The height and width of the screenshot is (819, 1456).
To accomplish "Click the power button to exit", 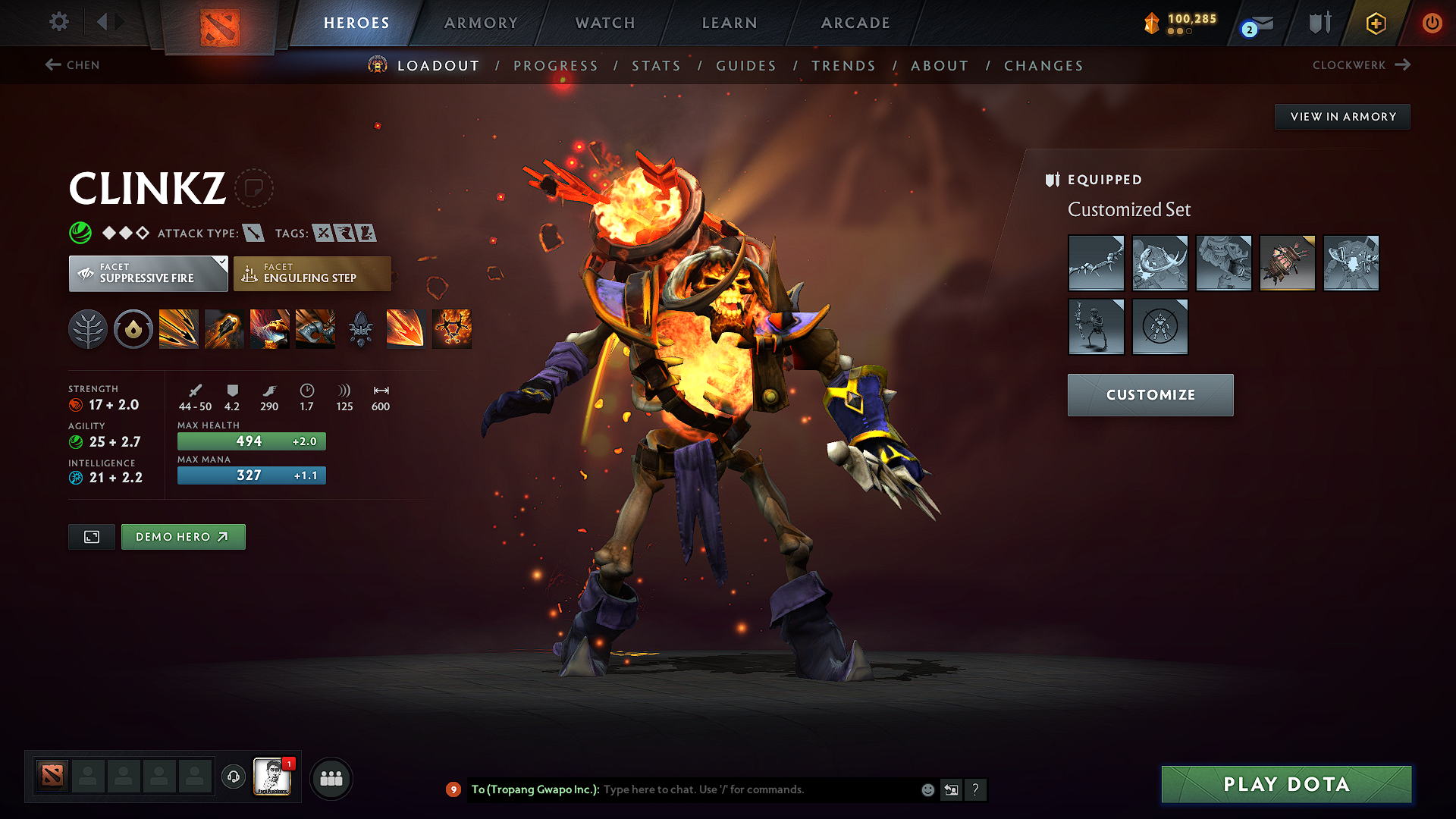I will tap(1432, 23).
